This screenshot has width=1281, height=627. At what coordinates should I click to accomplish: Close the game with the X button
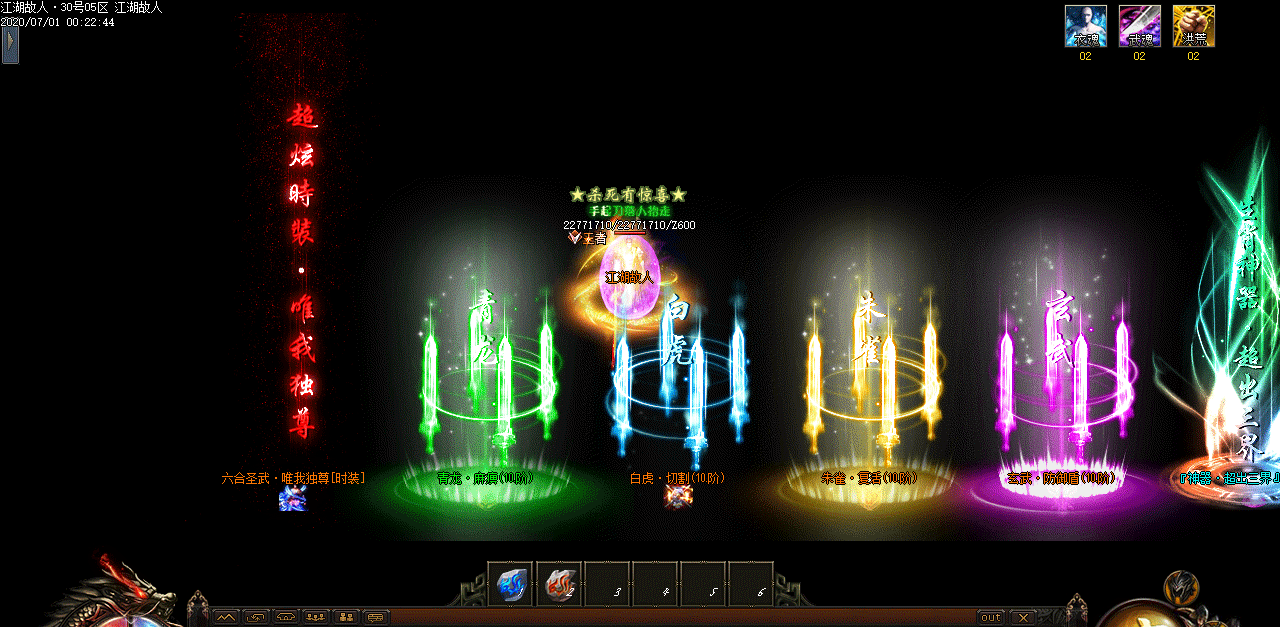pyautogui.click(x=1021, y=617)
